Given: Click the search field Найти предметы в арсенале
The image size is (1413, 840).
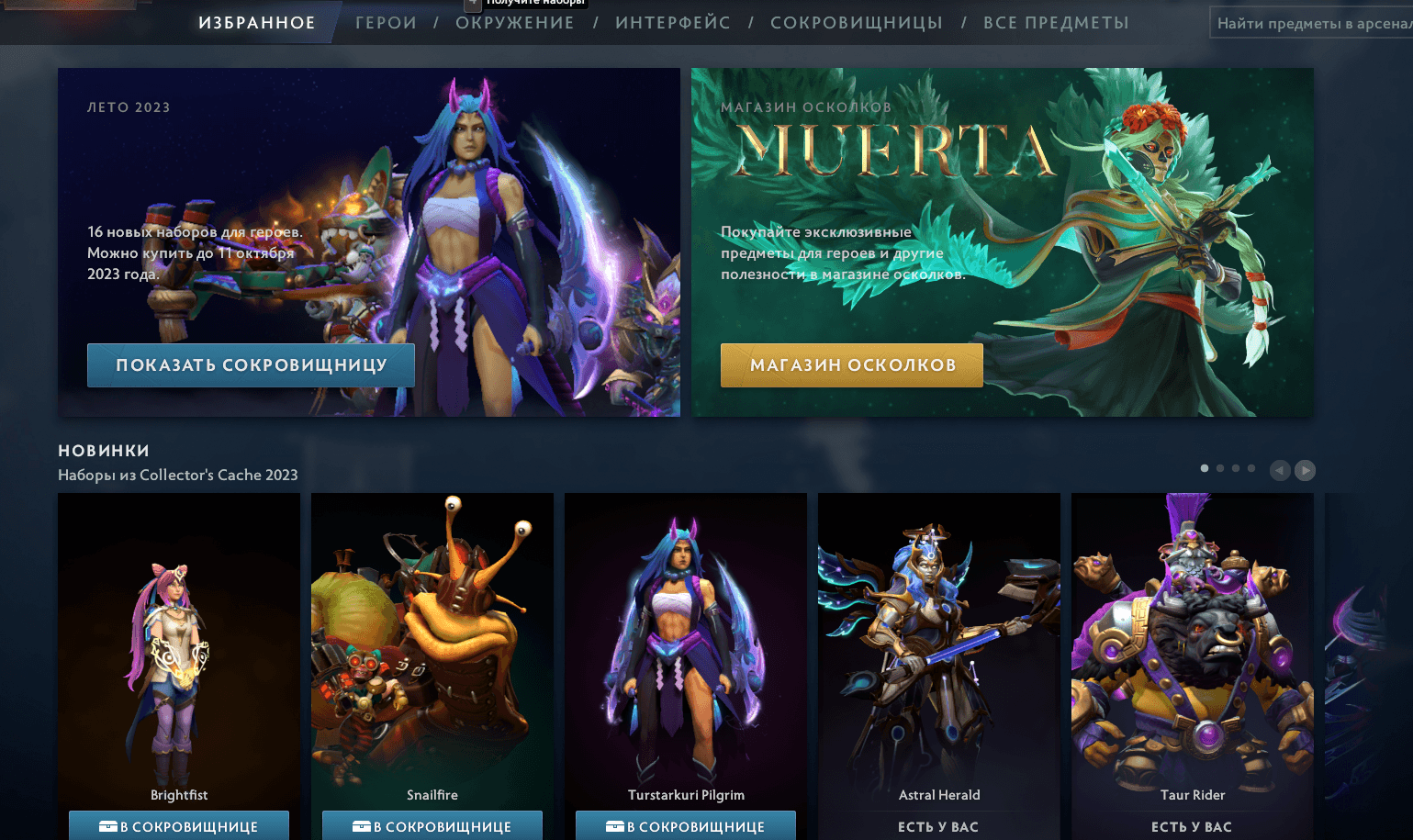Looking at the screenshot, I should [1311, 21].
